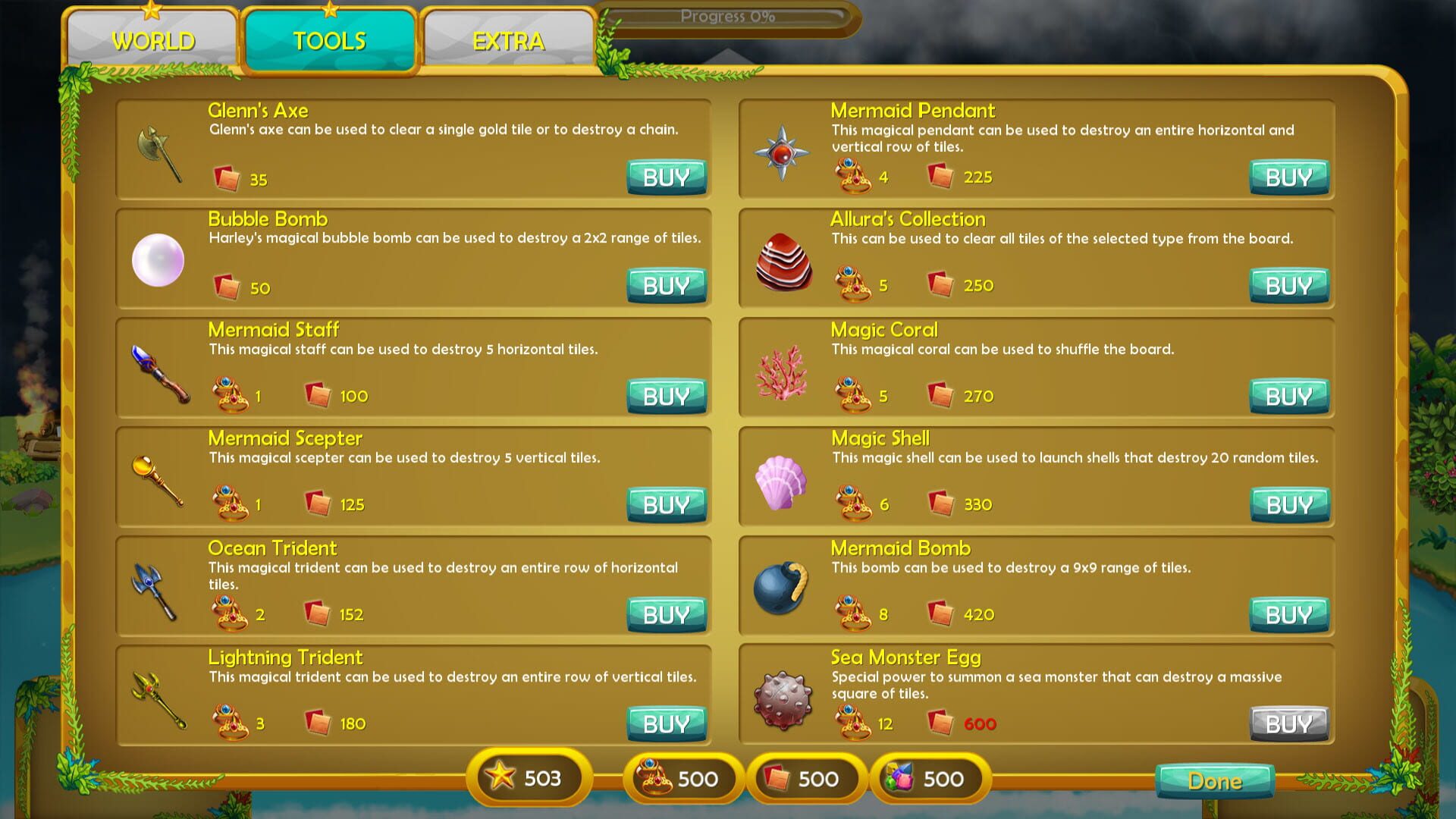This screenshot has height=819, width=1456.
Task: Click the star counter showing 503
Action: tap(527, 778)
